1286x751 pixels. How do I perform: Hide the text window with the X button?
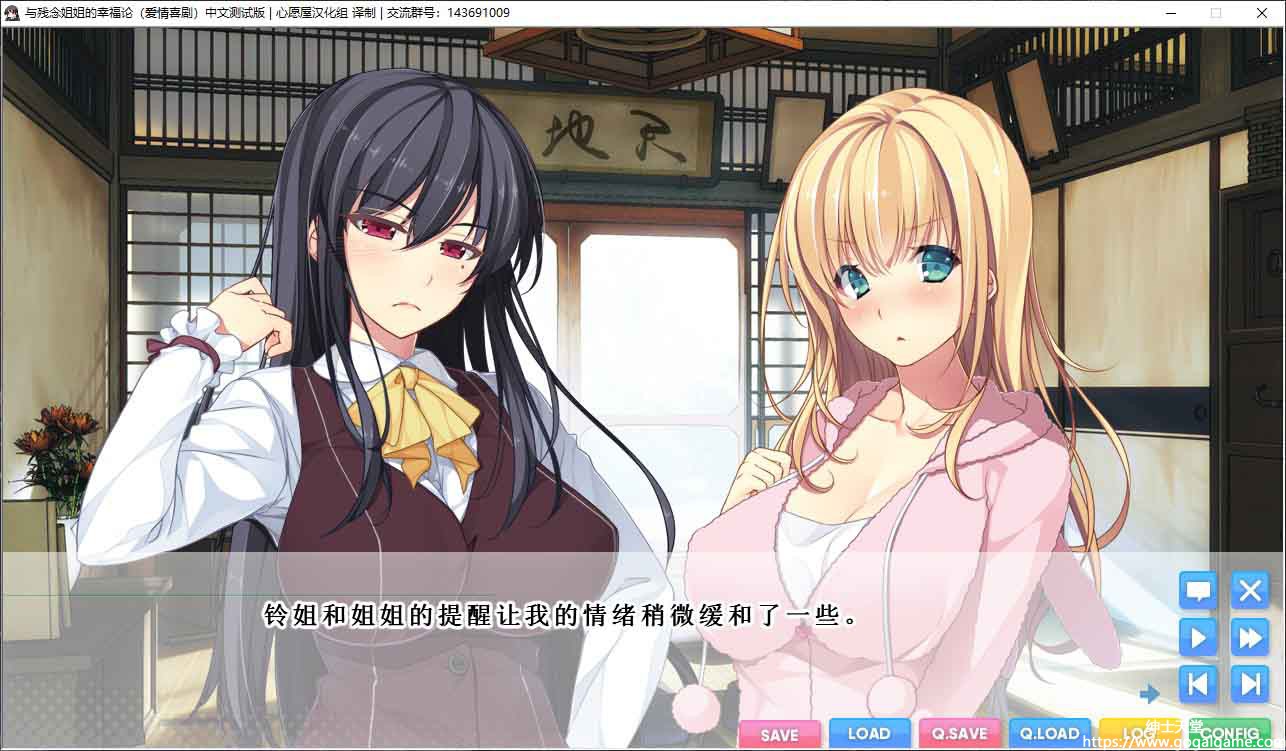click(x=1249, y=590)
